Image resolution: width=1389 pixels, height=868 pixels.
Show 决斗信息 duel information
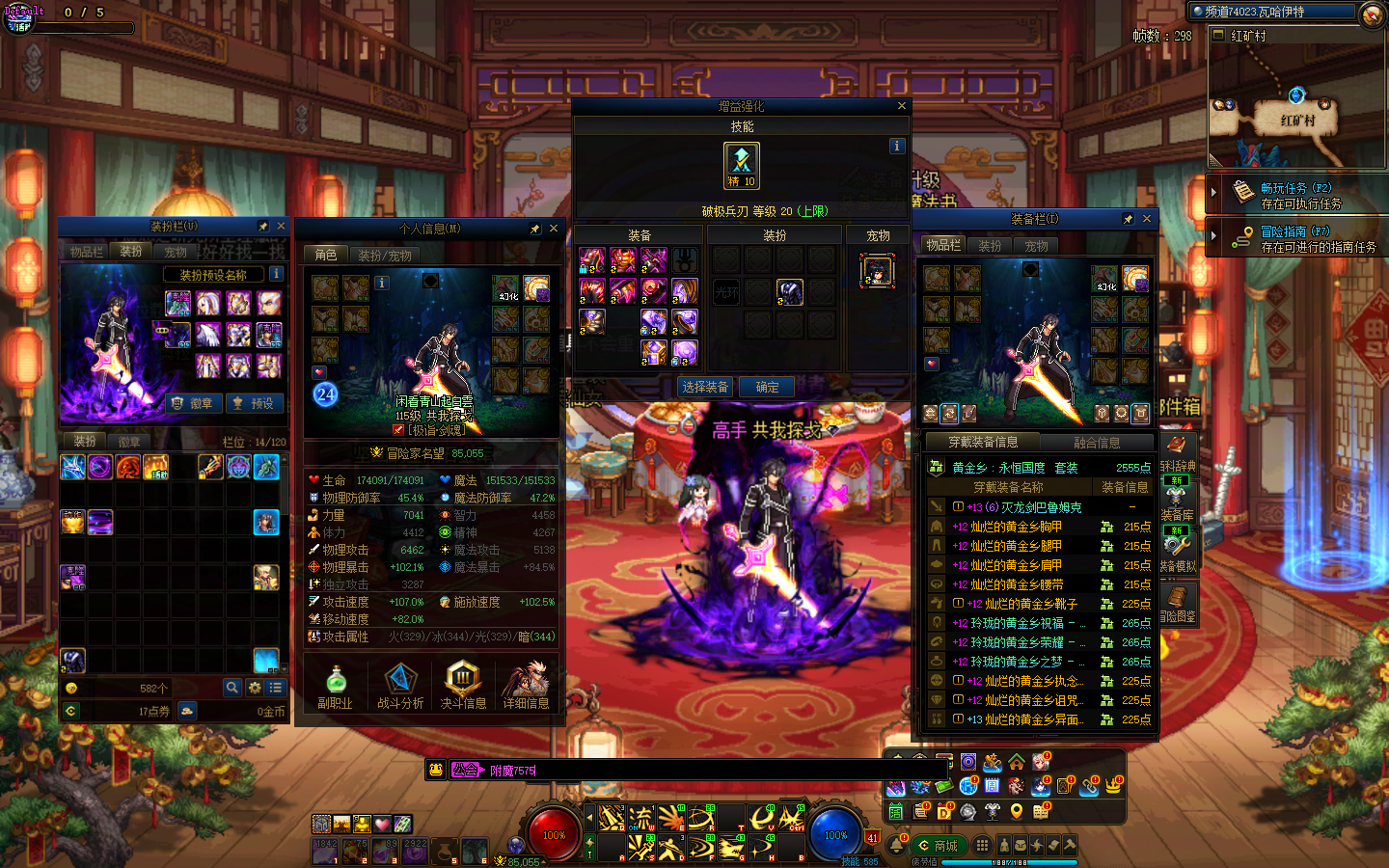(463, 686)
